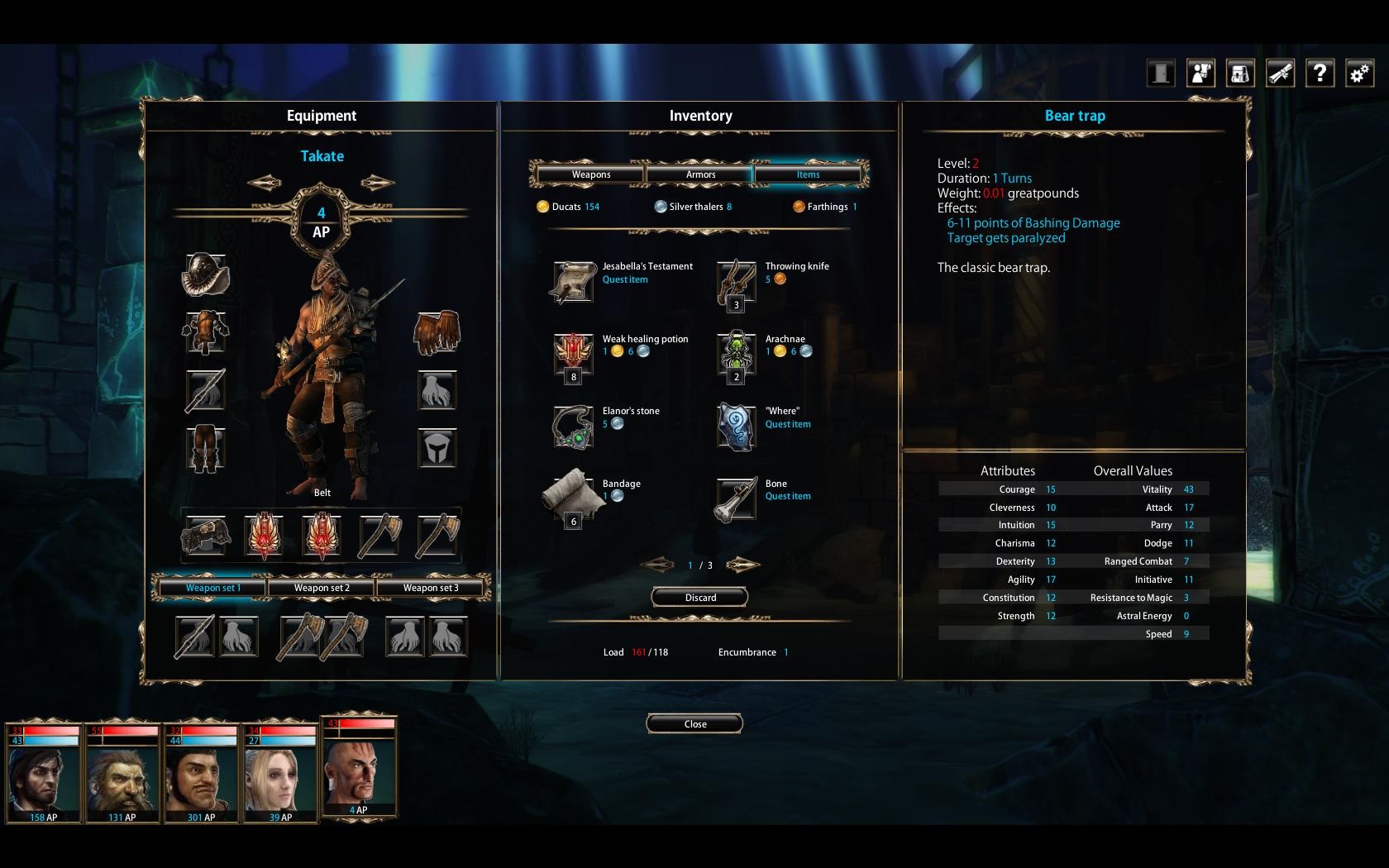Open the Armors inventory tab
This screenshot has width=1389, height=868.
(700, 174)
